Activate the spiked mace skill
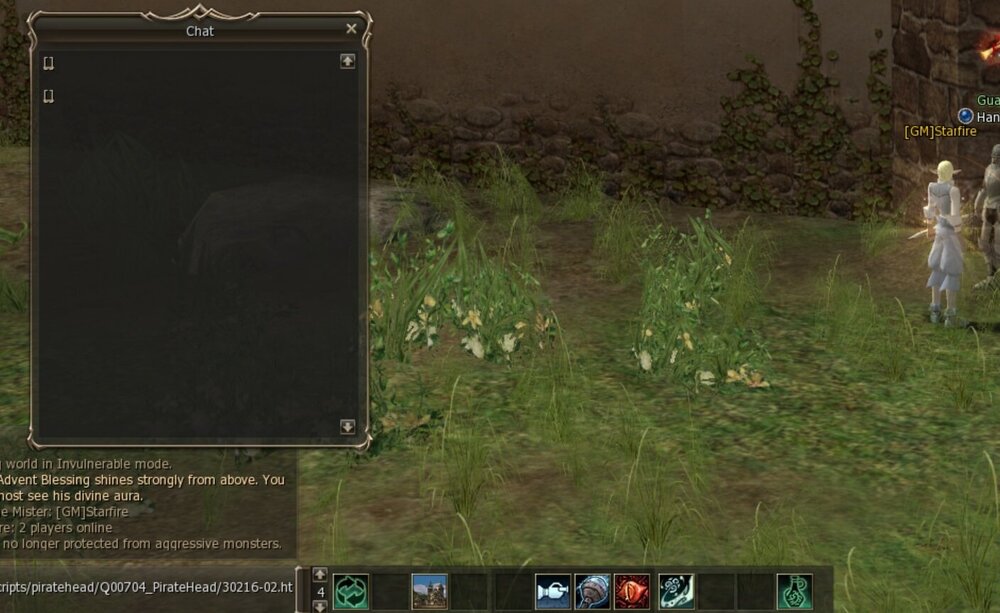 coord(592,591)
